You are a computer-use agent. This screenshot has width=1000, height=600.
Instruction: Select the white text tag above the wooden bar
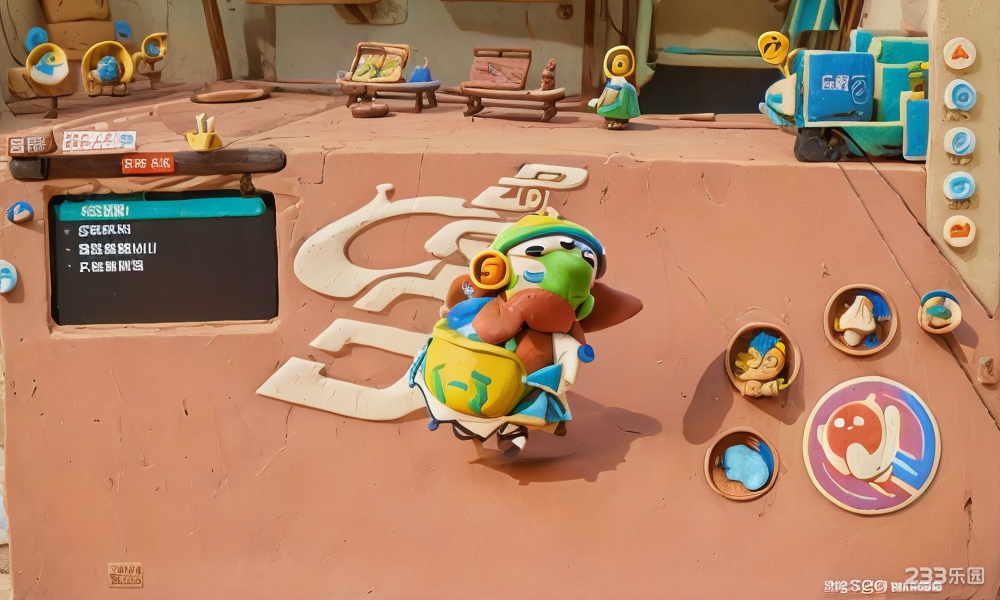[x=98, y=141]
